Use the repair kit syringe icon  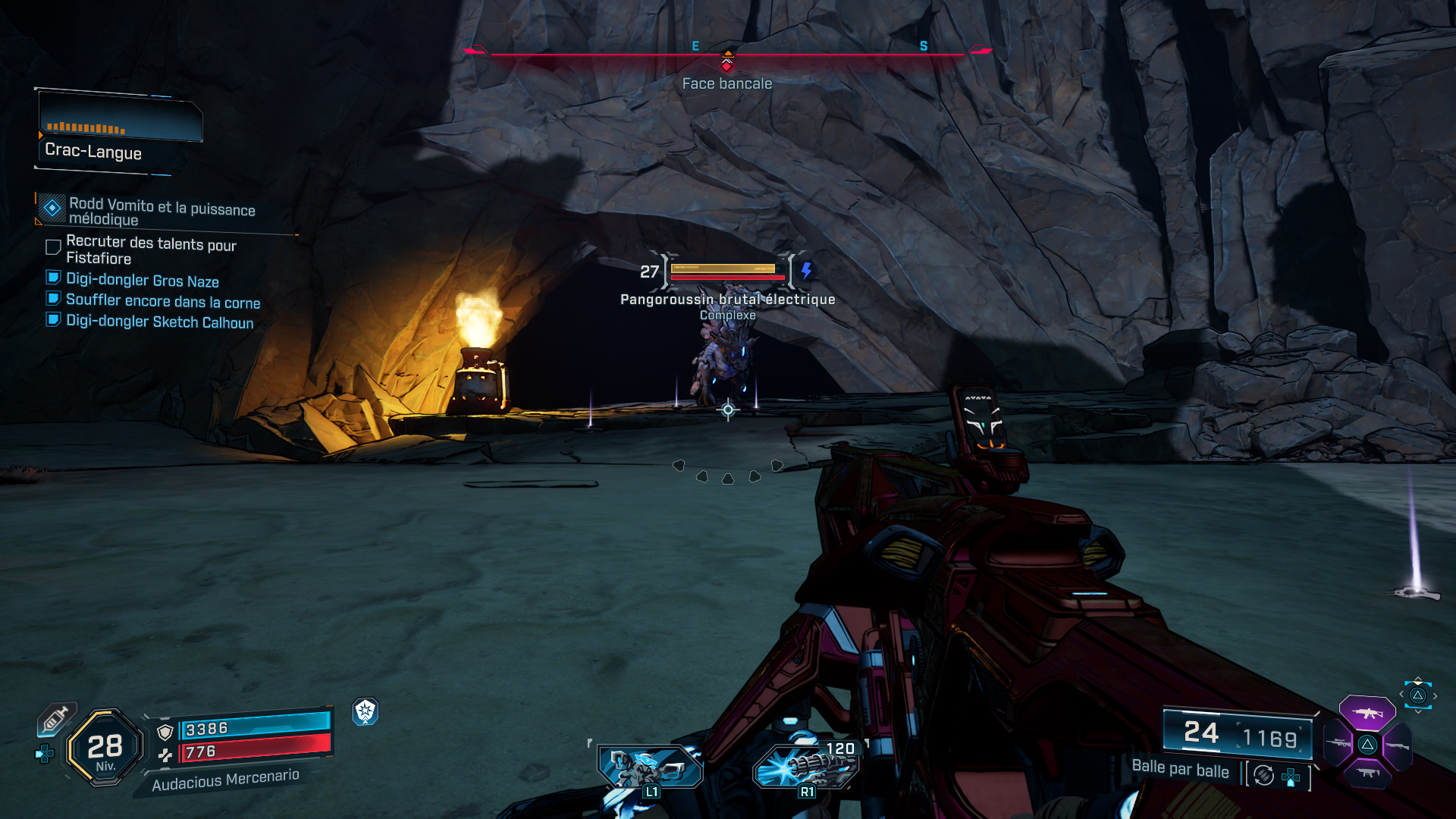point(56,719)
